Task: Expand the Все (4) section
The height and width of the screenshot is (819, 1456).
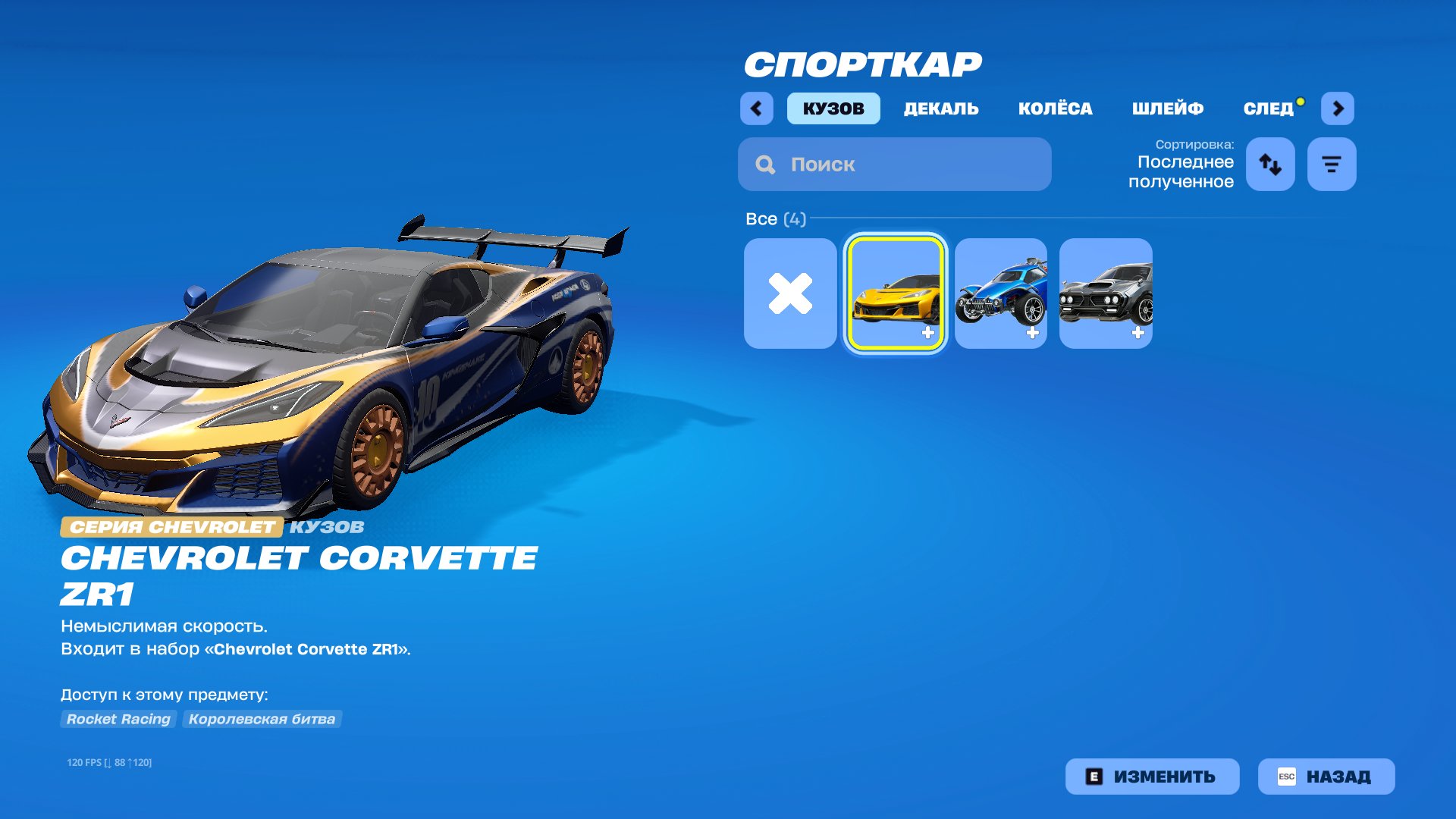Action: [774, 219]
